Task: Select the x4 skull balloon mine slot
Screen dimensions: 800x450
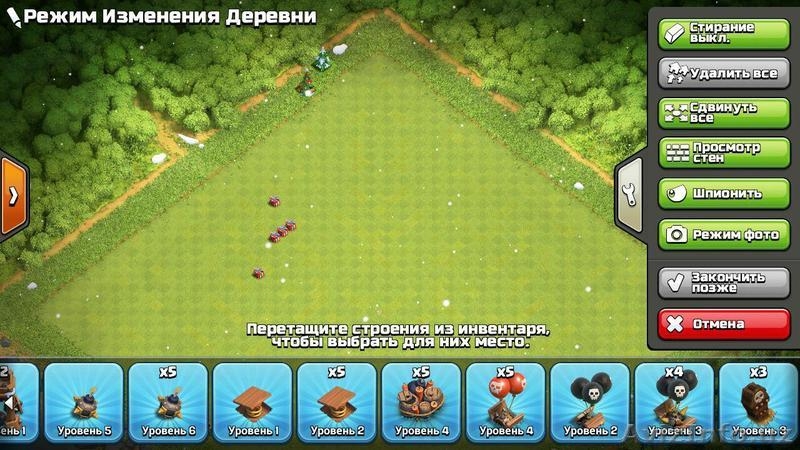Action: pyautogui.click(x=672, y=402)
